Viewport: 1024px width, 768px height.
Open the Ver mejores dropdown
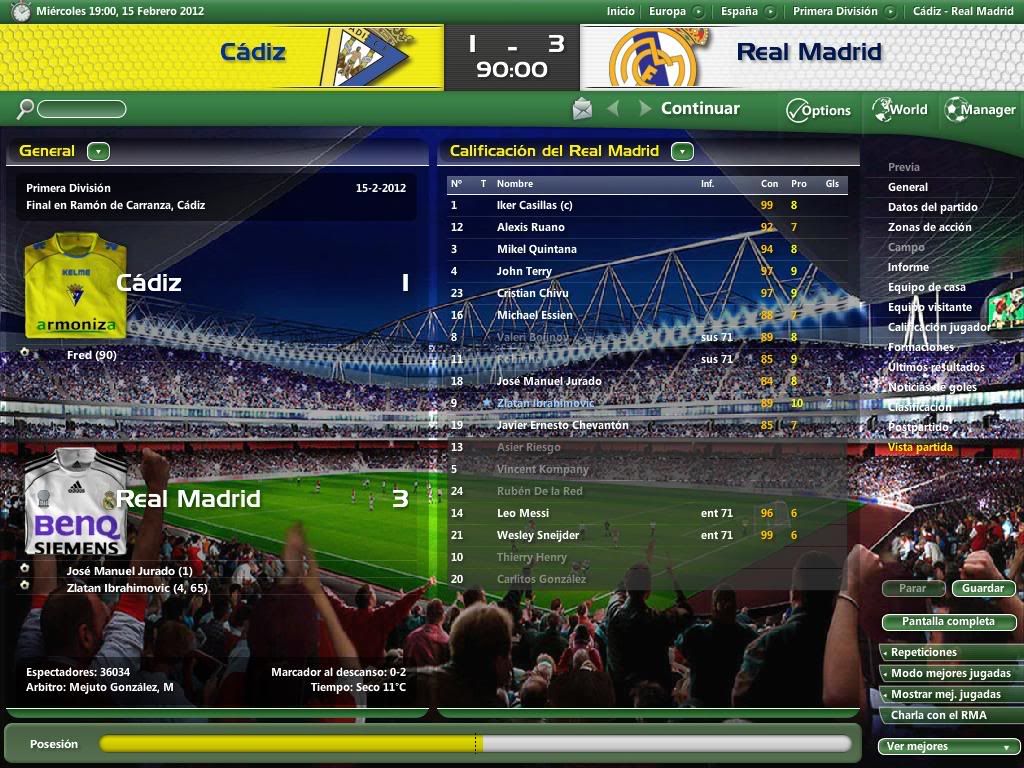(948, 746)
